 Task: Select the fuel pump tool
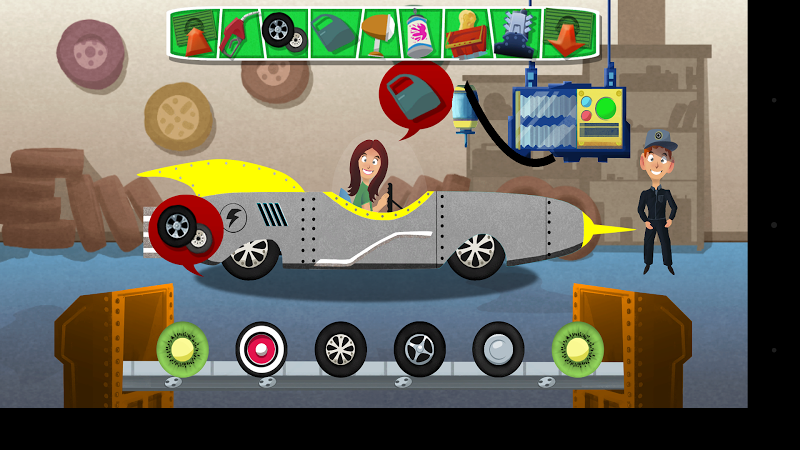click(240, 34)
